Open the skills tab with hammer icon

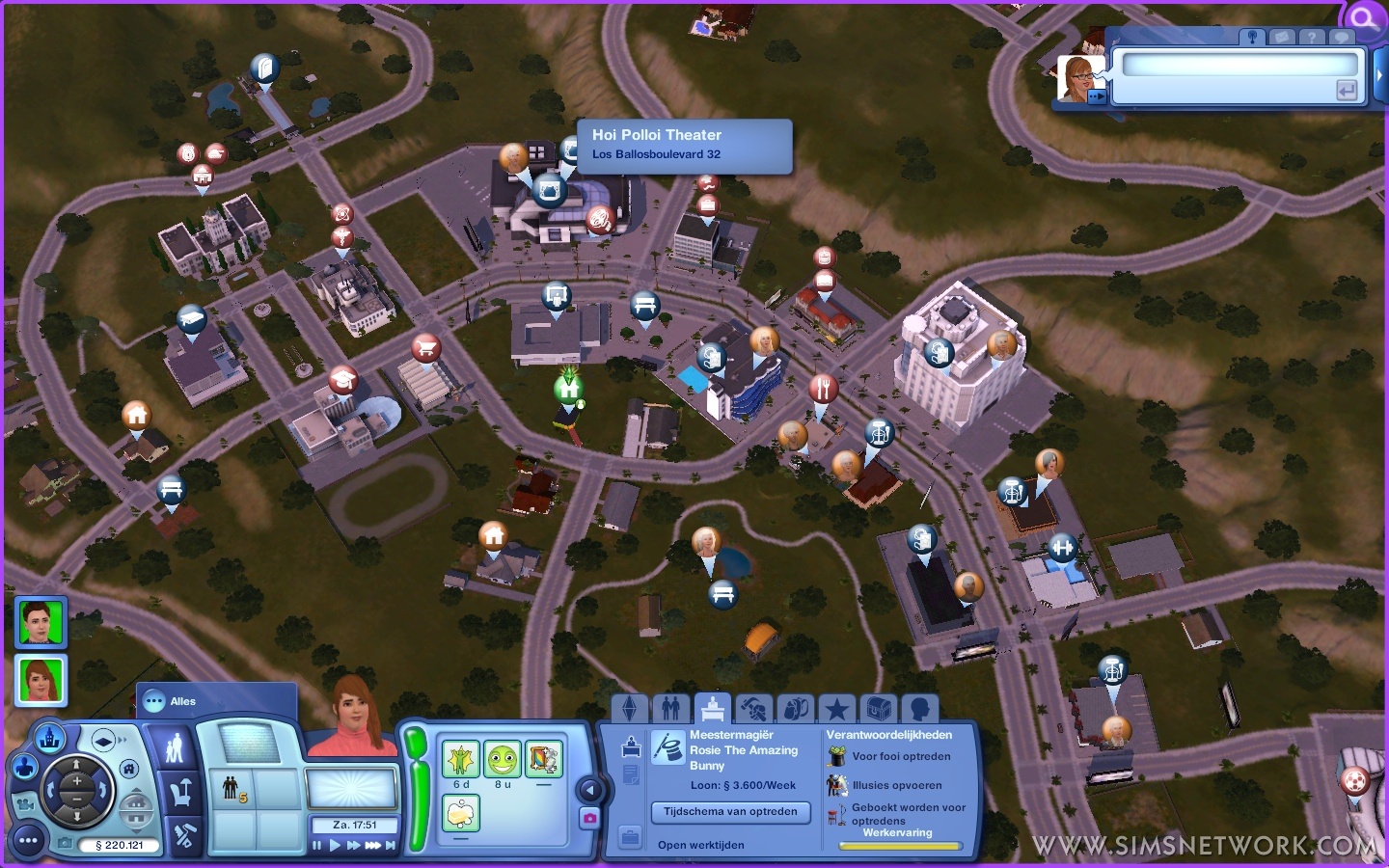click(x=753, y=710)
